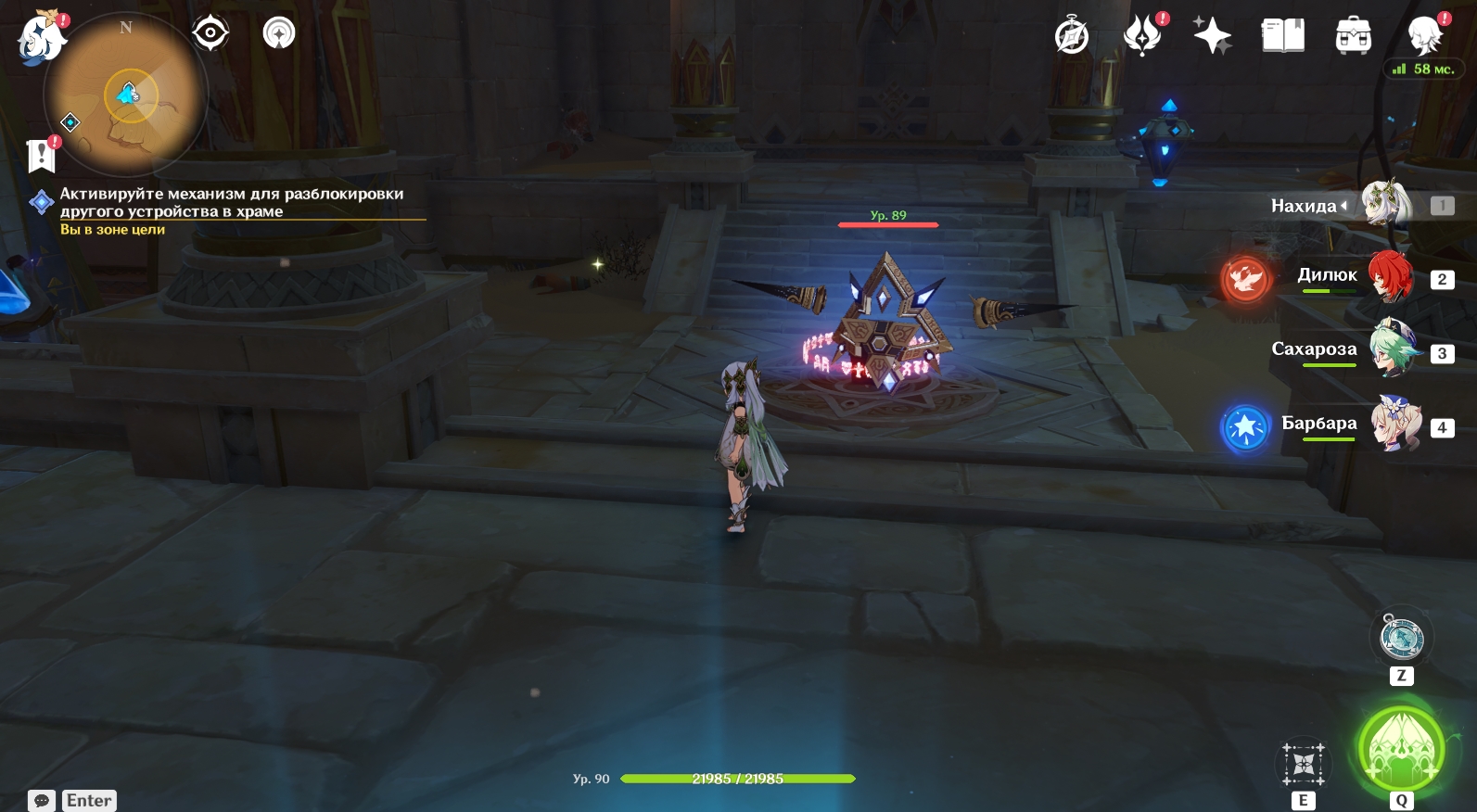Activate the elemental sight eye icon
1477x812 pixels.
pos(210,34)
